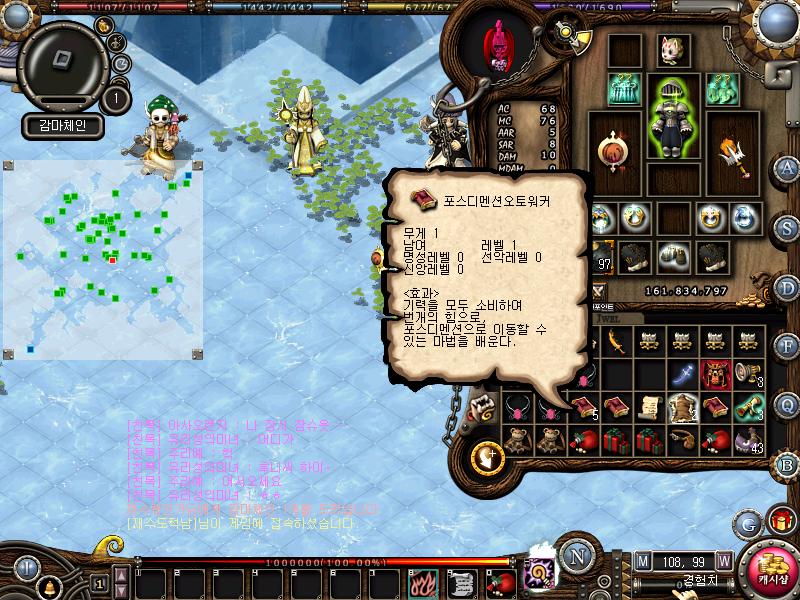
Task: Click the round F shortcut button
Action: pos(787,345)
